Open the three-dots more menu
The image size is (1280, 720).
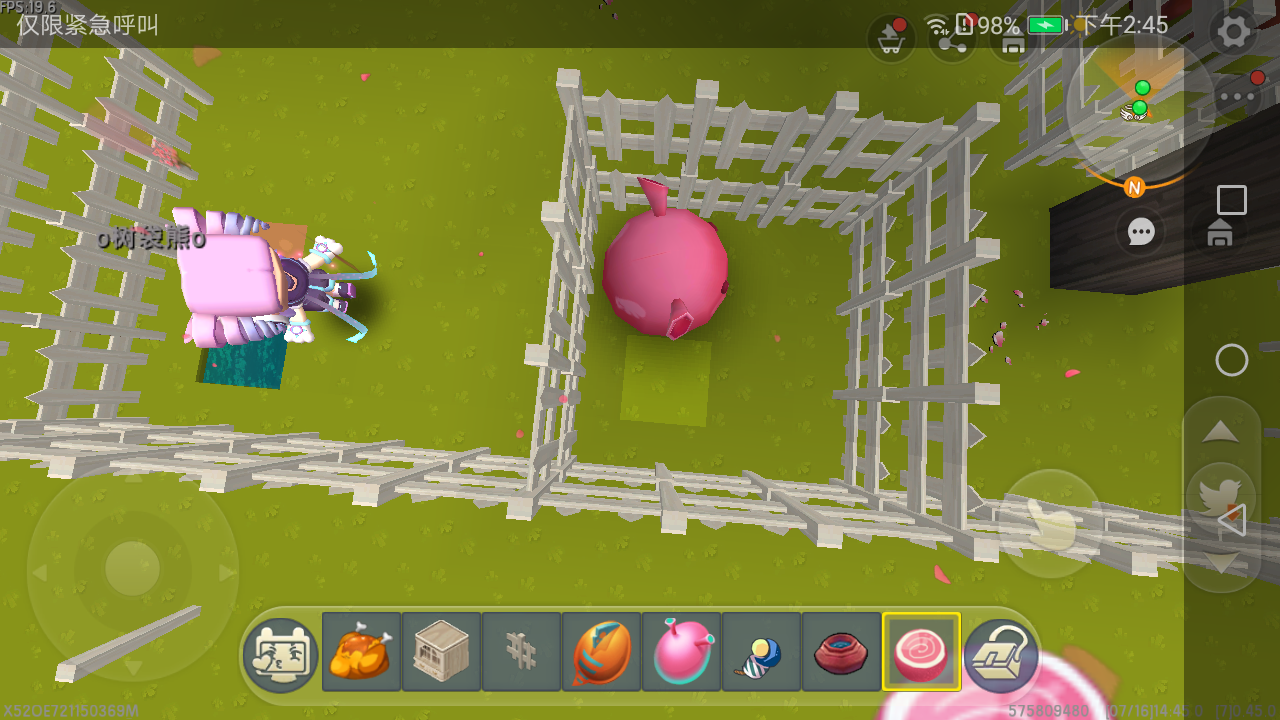pyautogui.click(x=1239, y=97)
